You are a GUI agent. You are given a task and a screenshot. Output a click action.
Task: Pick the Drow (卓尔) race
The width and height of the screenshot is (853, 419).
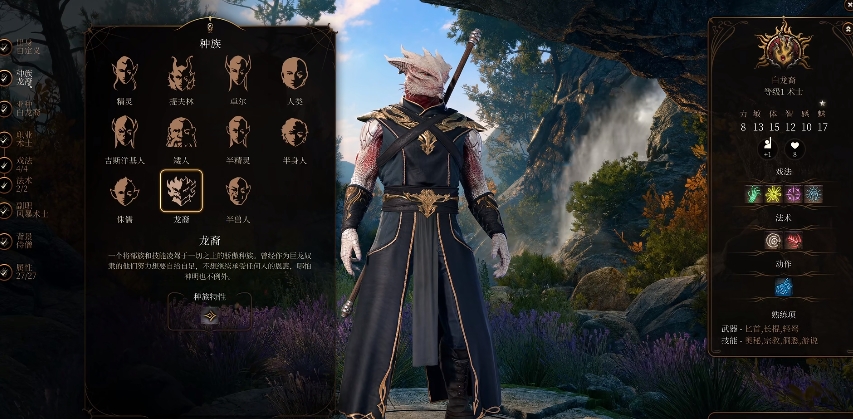[x=238, y=73]
